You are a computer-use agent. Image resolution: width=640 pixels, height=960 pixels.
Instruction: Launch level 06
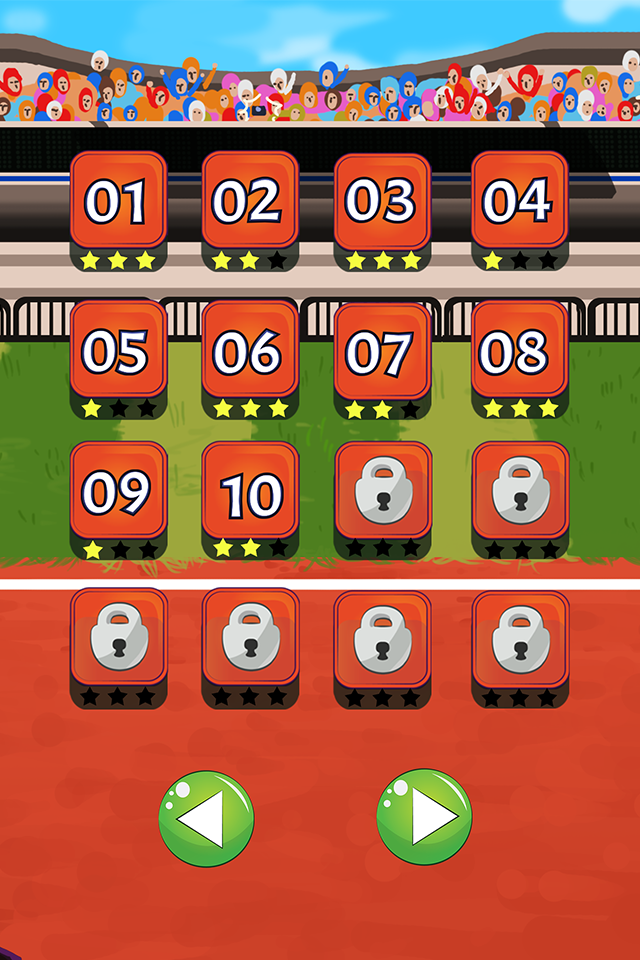tap(249, 350)
